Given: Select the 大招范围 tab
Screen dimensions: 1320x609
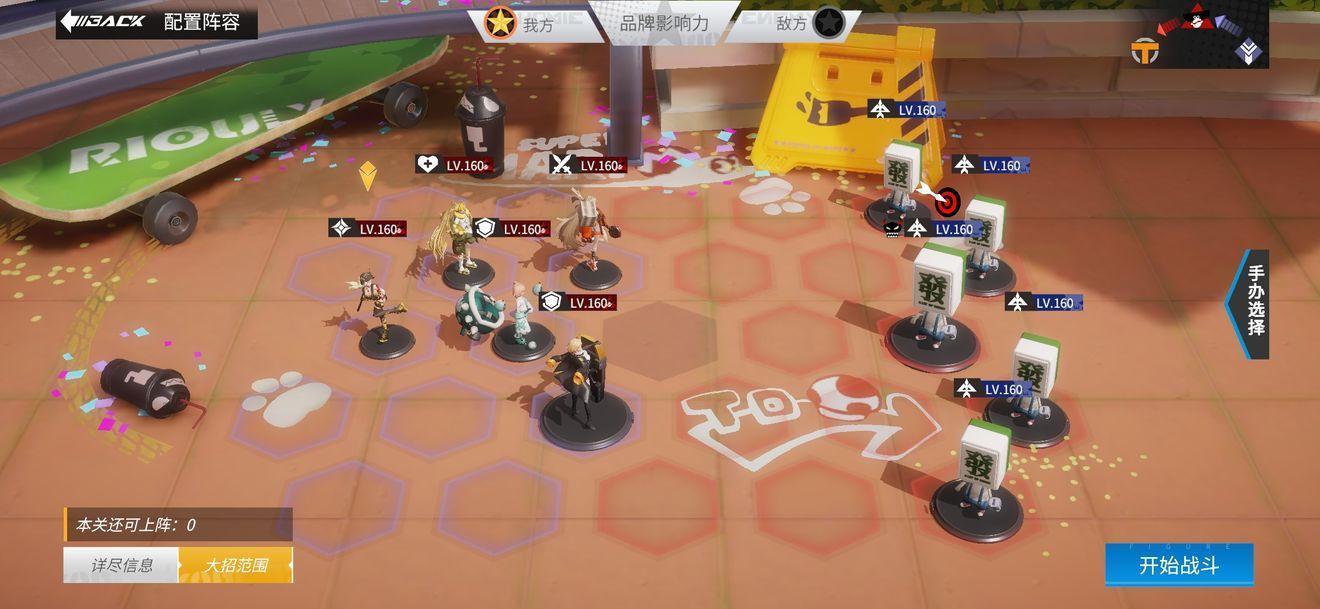Looking at the screenshot, I should [236, 565].
